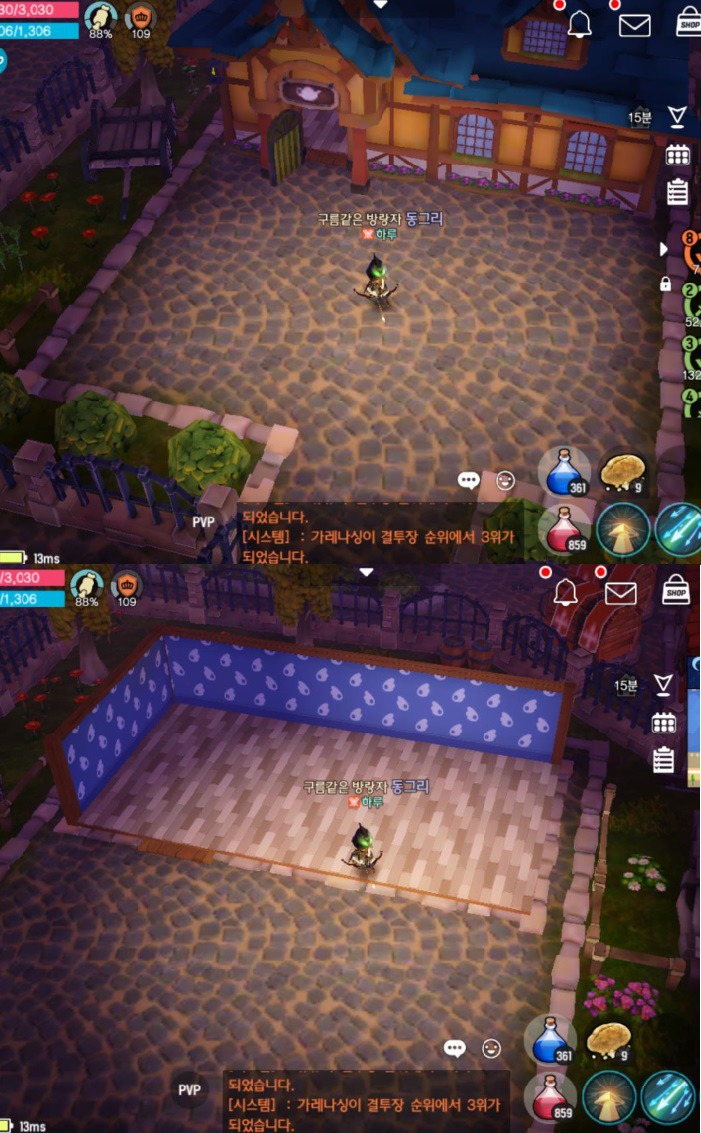
Task: Open the clipboard checklist beside the cobblestone courtyard
Action: [x=678, y=191]
